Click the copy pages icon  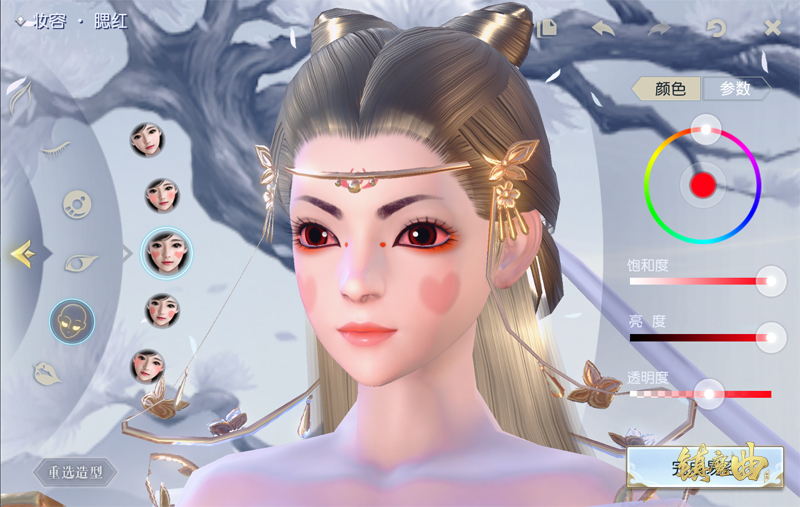pyautogui.click(x=546, y=28)
